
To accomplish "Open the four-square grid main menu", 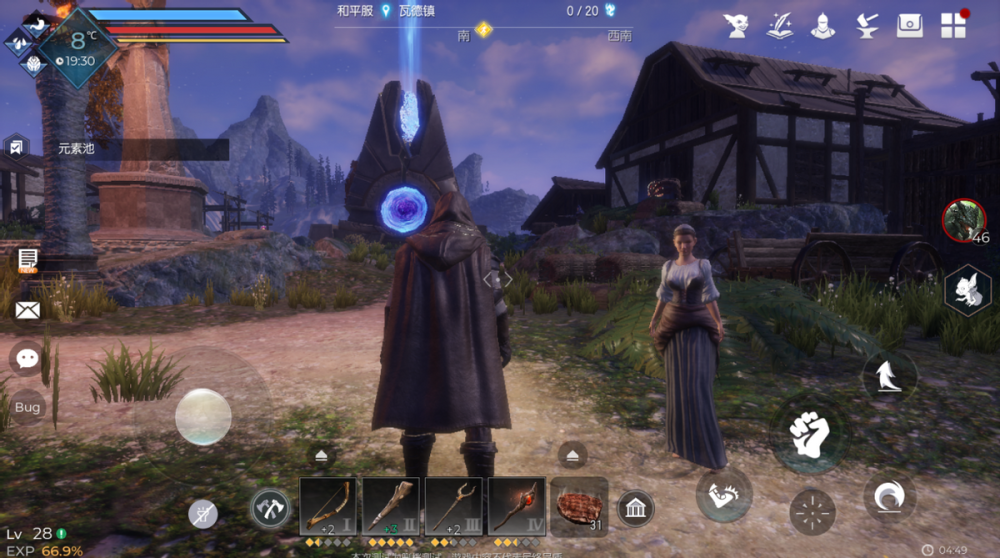I will tap(953, 26).
